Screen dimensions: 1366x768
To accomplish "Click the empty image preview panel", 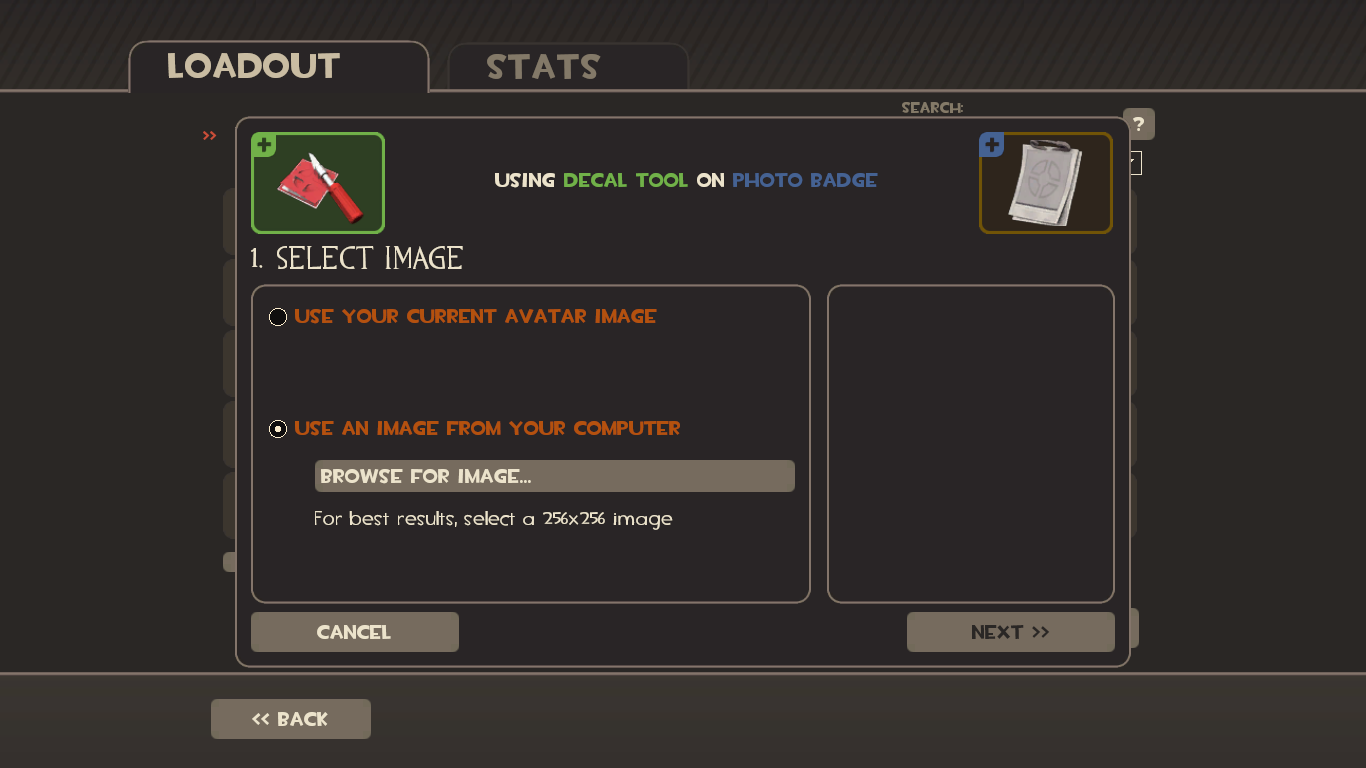I will click(x=970, y=443).
